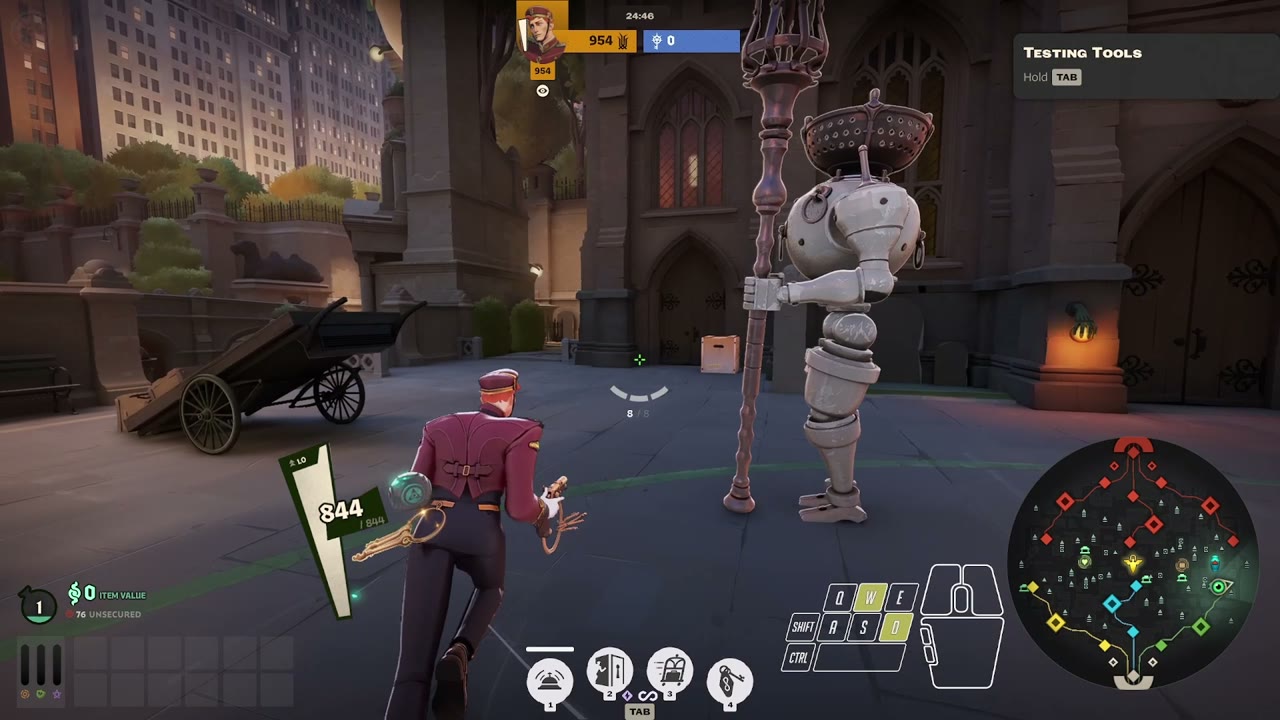This screenshot has width=1280, height=720.
Task: Click the infinity link icon between abilities
Action: pos(648,696)
